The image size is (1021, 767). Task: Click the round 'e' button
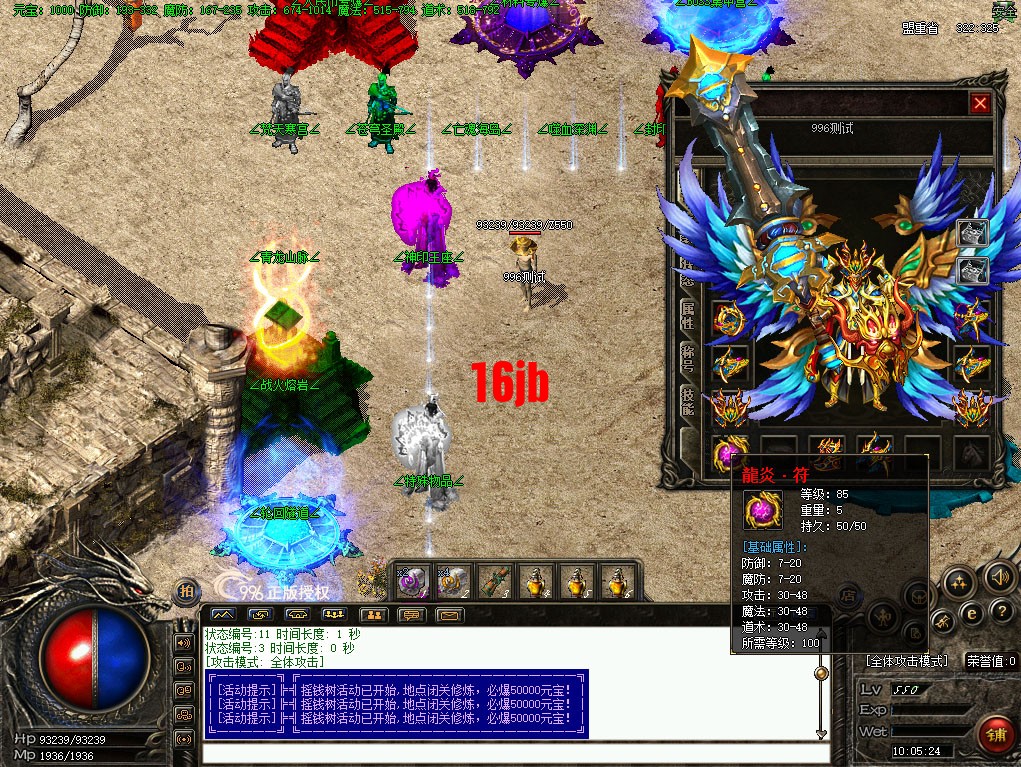coord(971,613)
